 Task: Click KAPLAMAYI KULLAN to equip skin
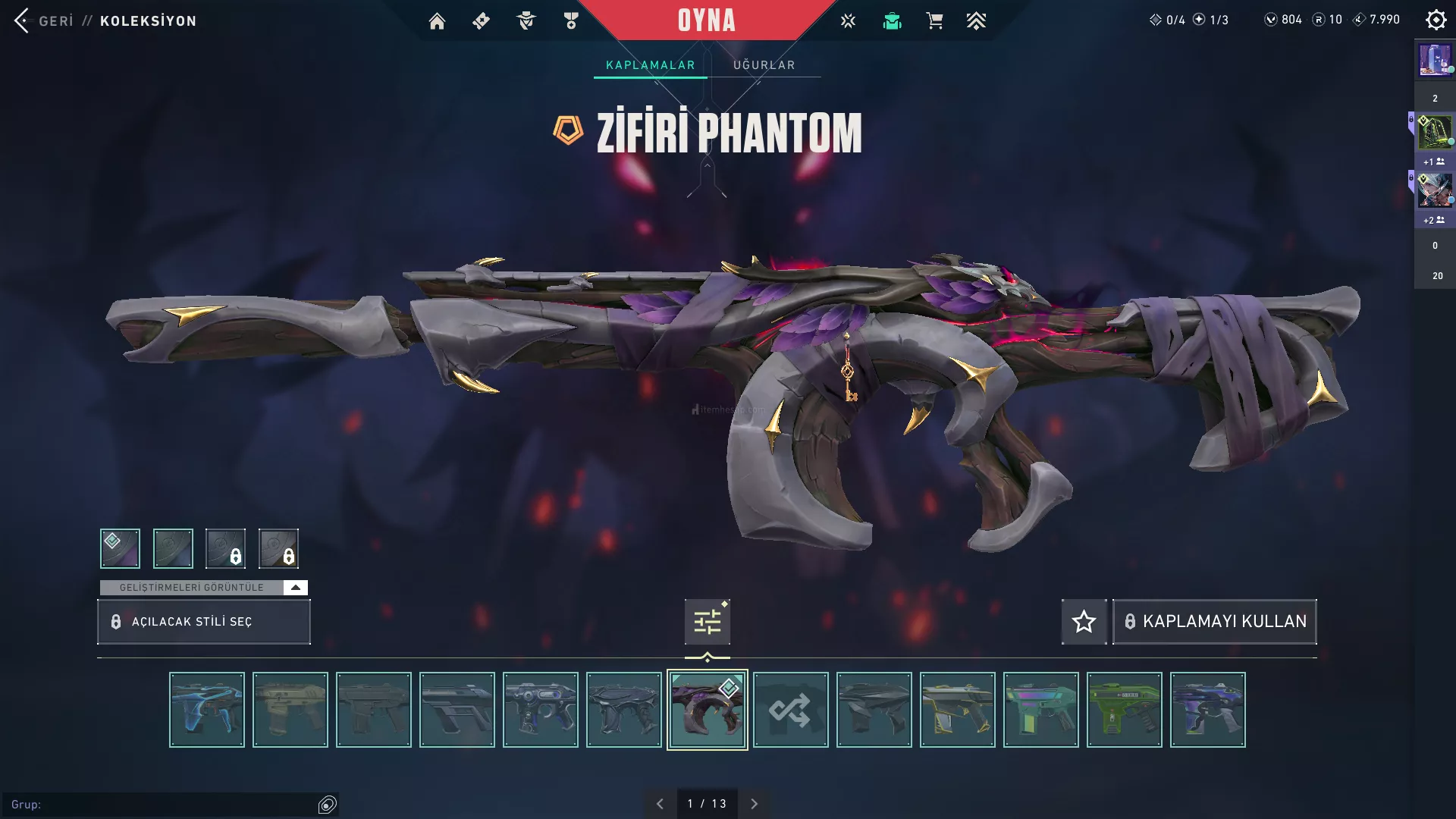[x=1215, y=622]
